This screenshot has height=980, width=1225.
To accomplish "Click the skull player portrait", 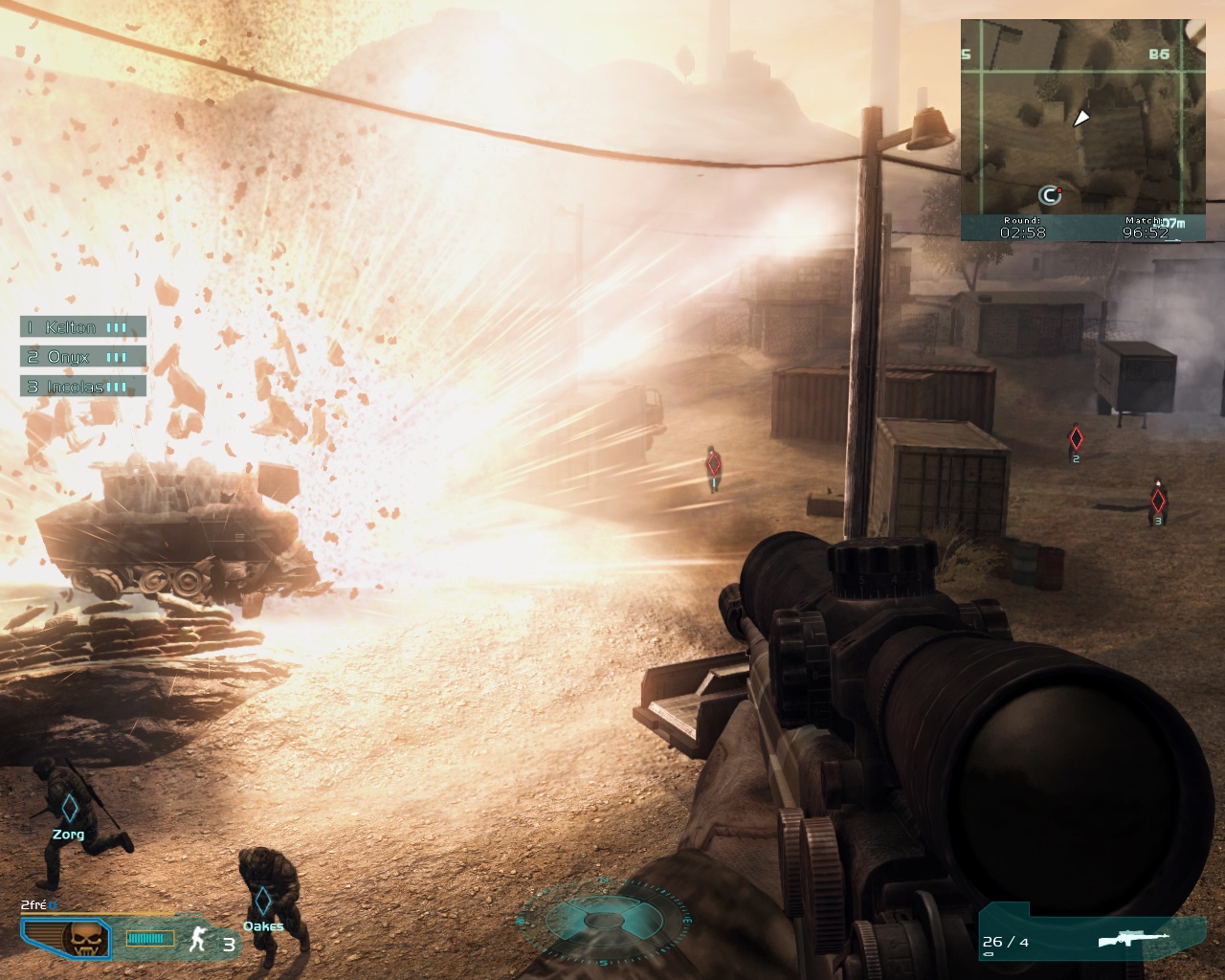I will tap(78, 940).
